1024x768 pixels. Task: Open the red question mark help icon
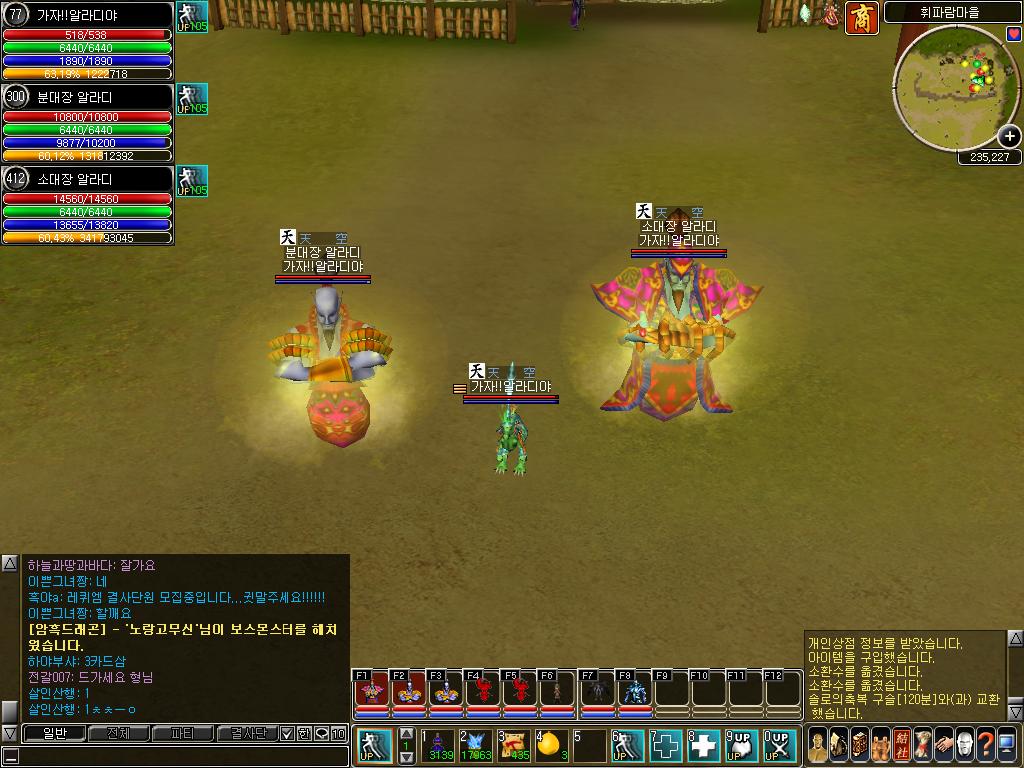click(x=985, y=744)
